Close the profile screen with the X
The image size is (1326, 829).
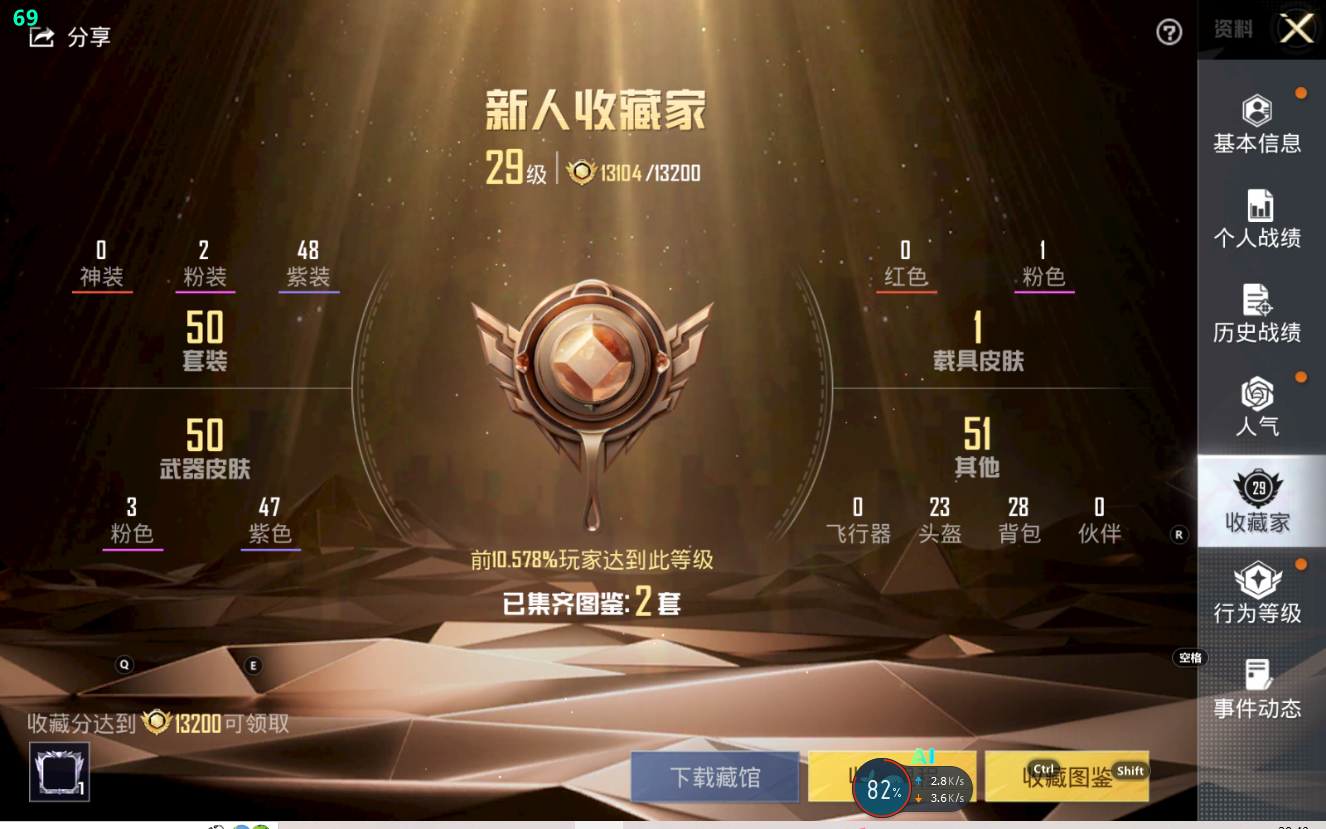coord(1297,29)
